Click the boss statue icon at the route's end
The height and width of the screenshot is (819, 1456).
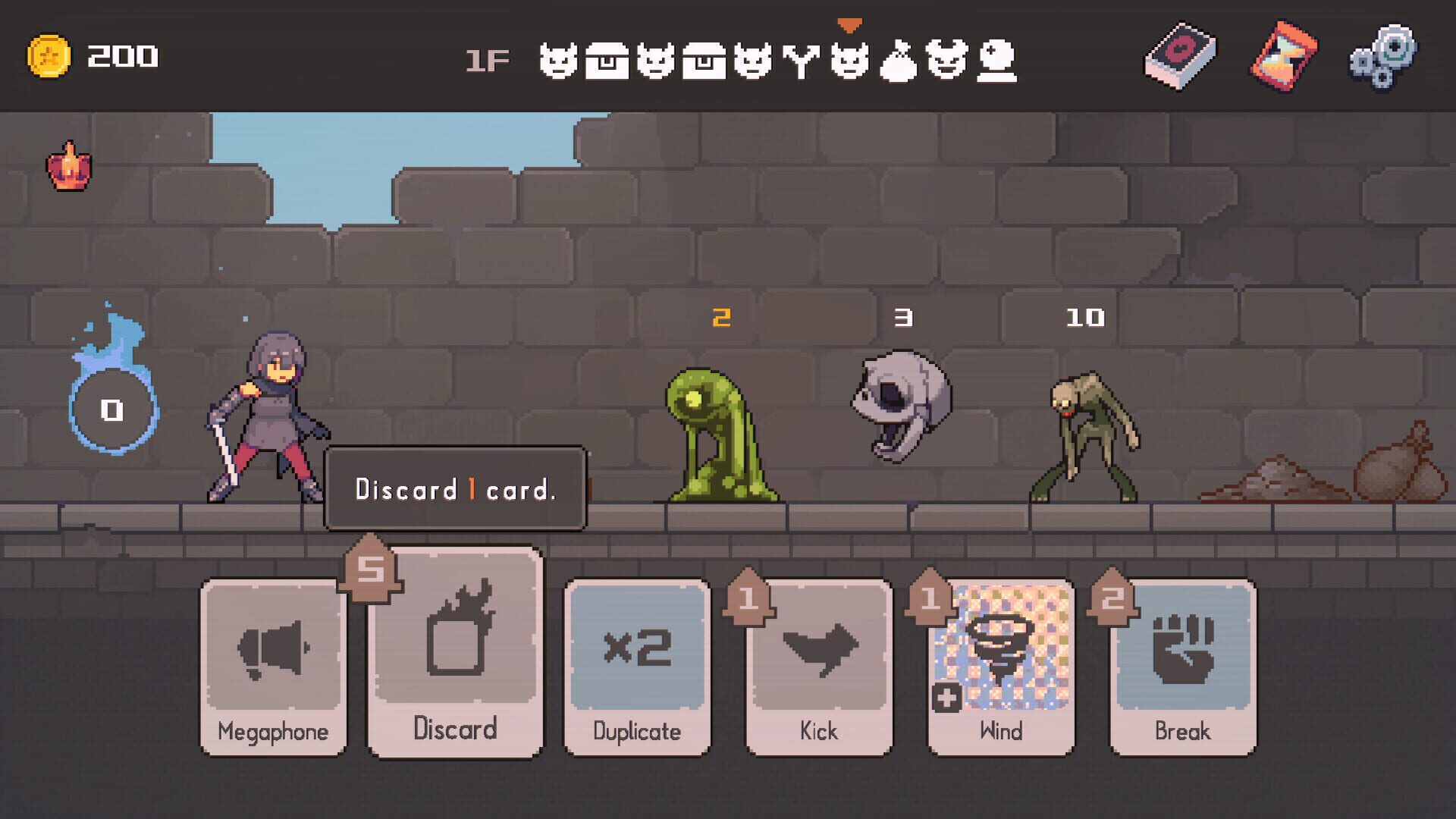[998, 61]
